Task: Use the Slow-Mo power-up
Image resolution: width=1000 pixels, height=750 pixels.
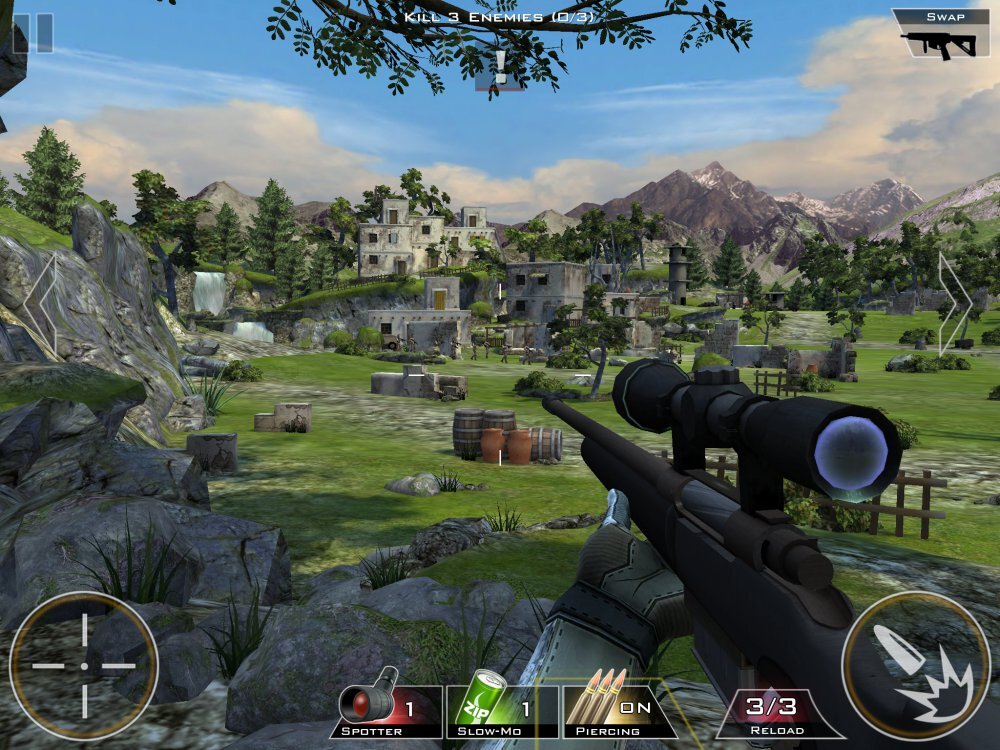Action: (502, 710)
